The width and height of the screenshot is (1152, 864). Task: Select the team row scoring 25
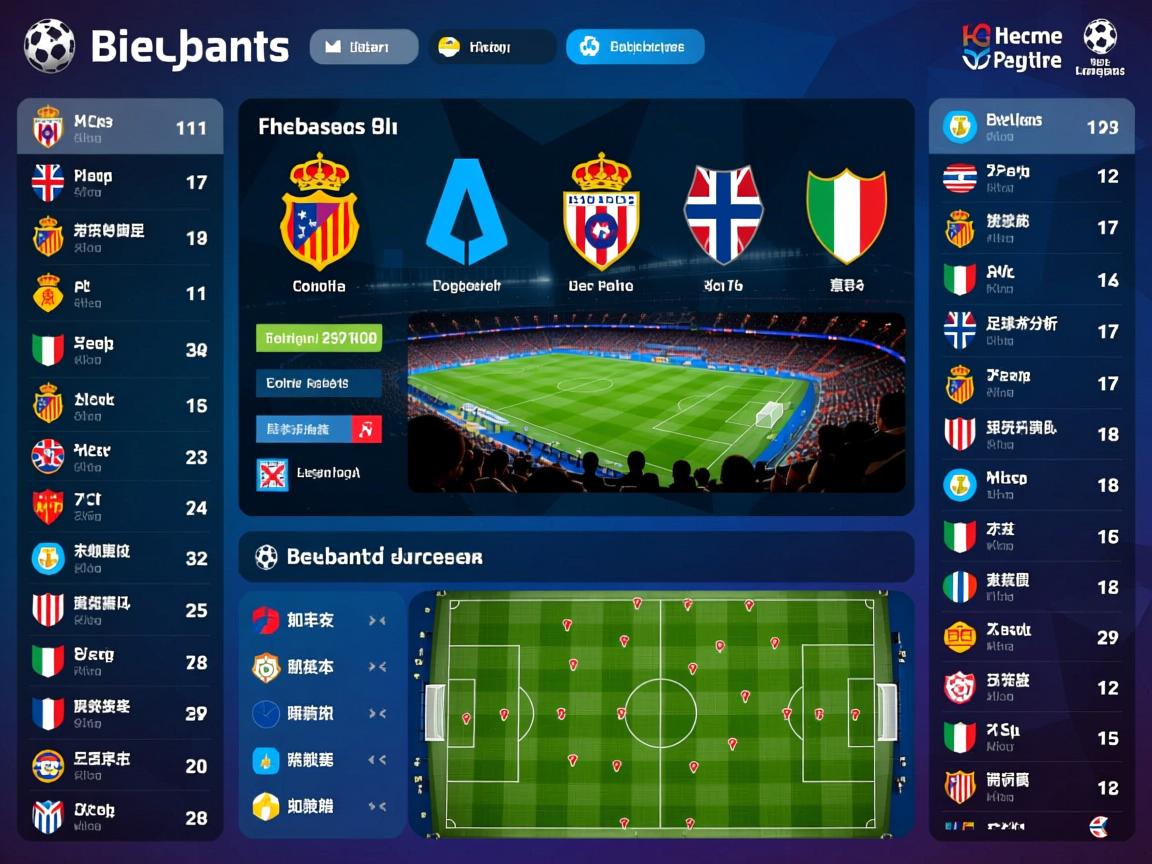[x=120, y=610]
